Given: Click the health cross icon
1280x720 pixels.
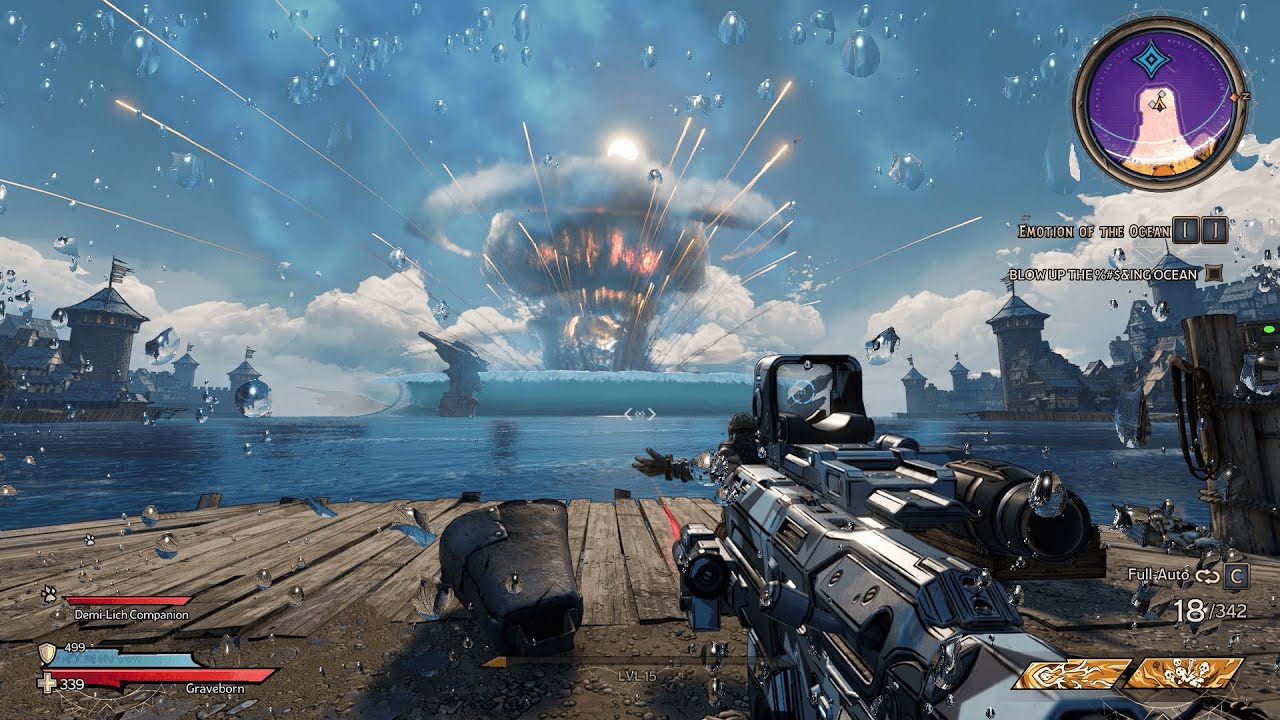Looking at the screenshot, I should point(46,684).
